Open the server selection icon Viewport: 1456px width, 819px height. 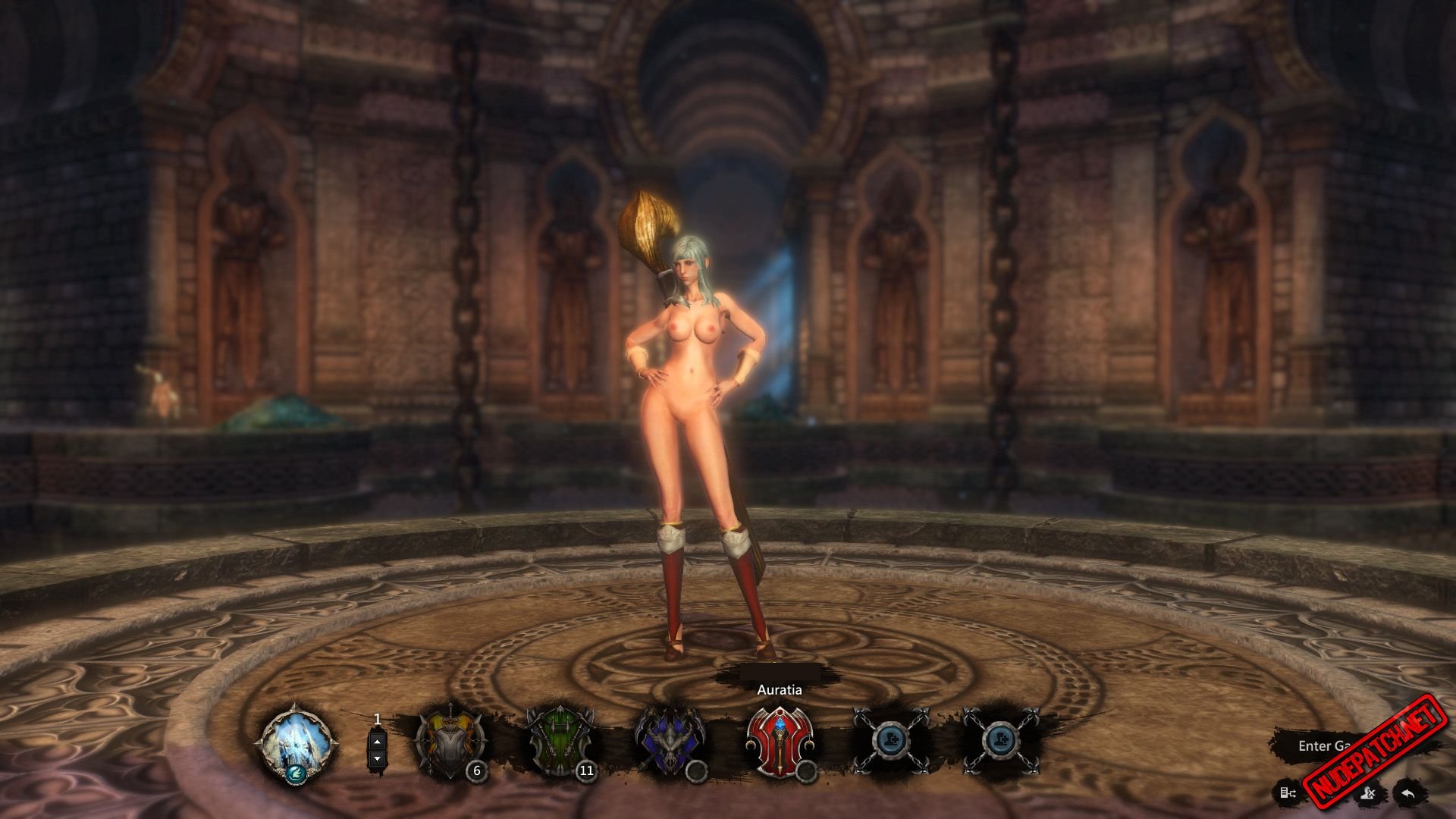point(1288,793)
